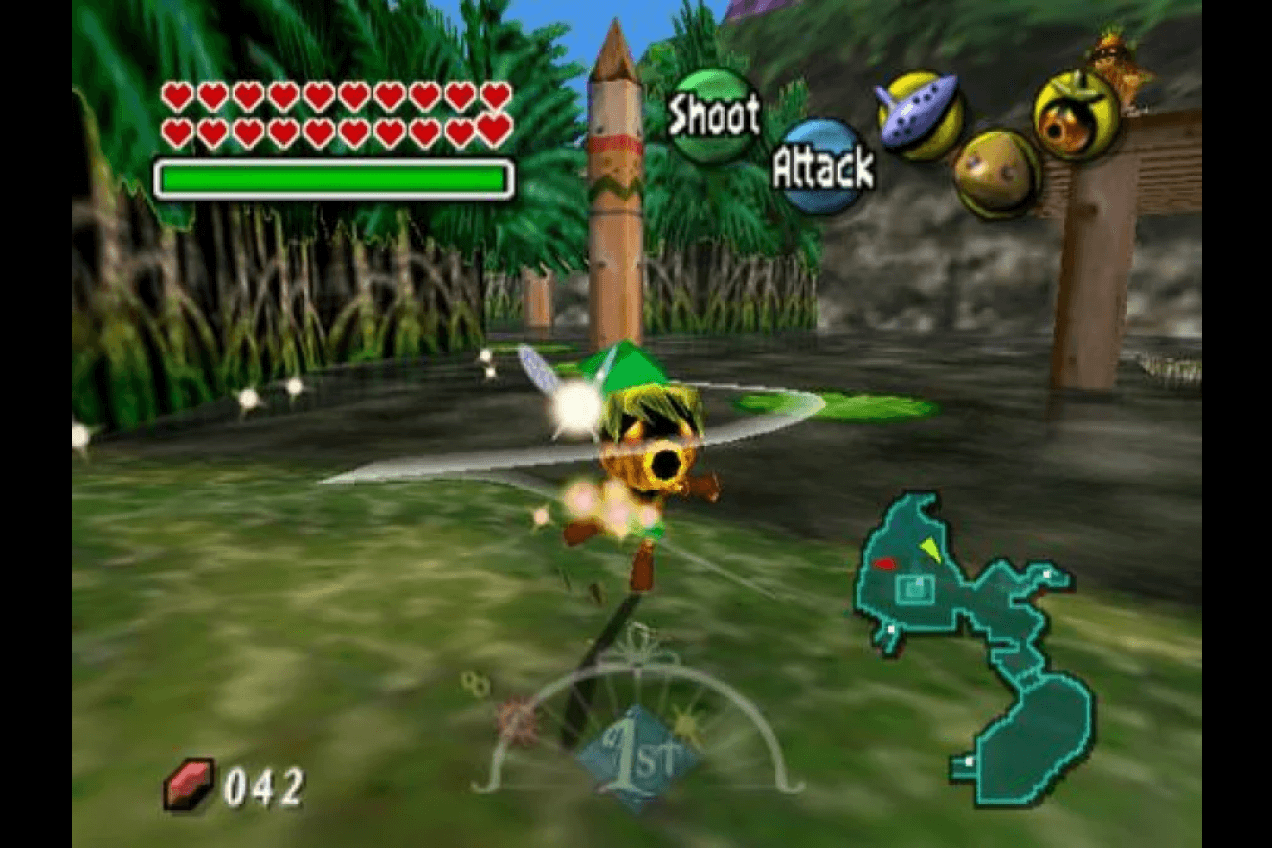Activate the blue Attack action button

(822, 167)
